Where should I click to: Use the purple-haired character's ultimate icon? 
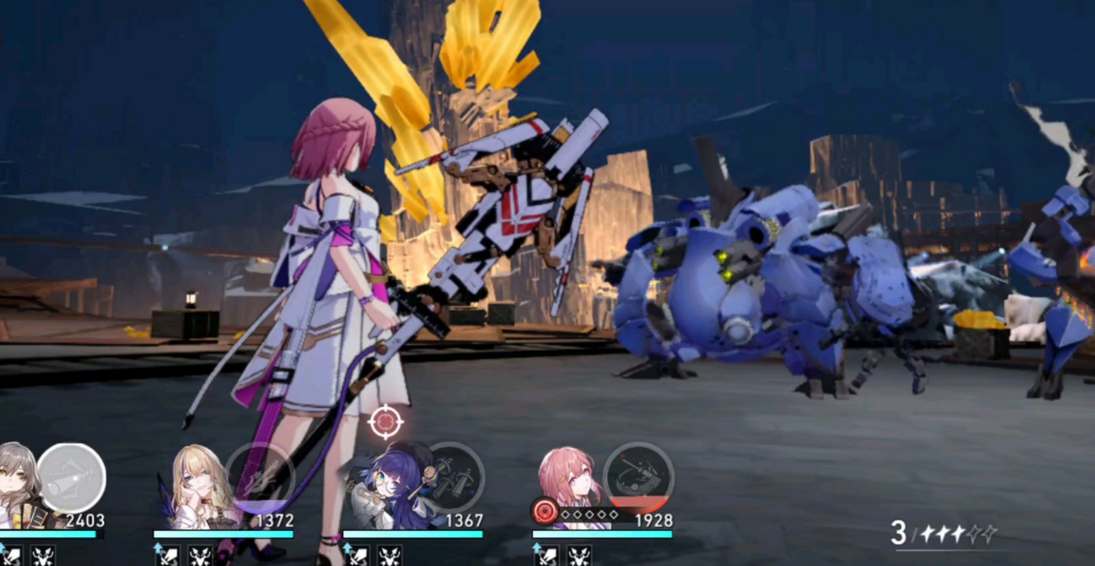pos(450,477)
